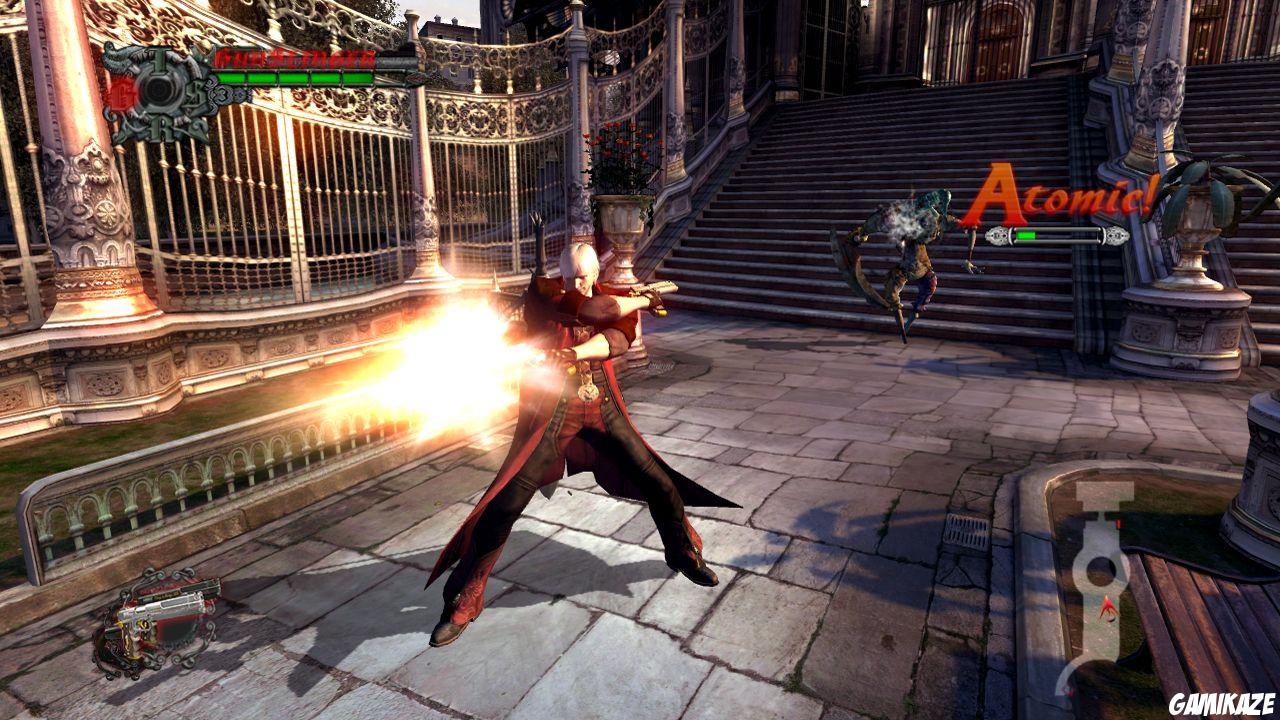The image size is (1280, 720).
Task: Click the green style rank progress fill
Action: click(1026, 234)
